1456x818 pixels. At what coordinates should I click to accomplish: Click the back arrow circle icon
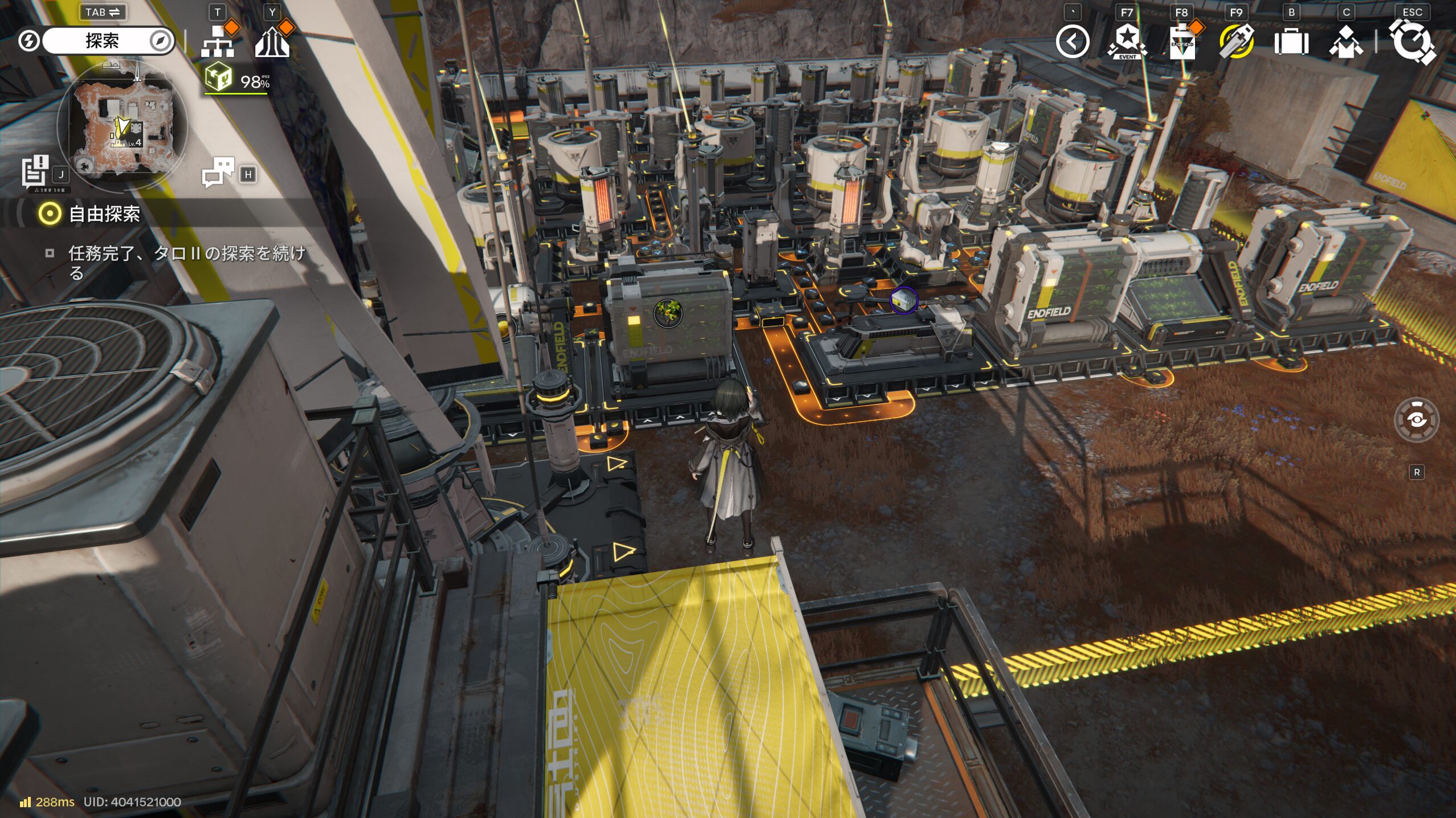[x=1072, y=42]
